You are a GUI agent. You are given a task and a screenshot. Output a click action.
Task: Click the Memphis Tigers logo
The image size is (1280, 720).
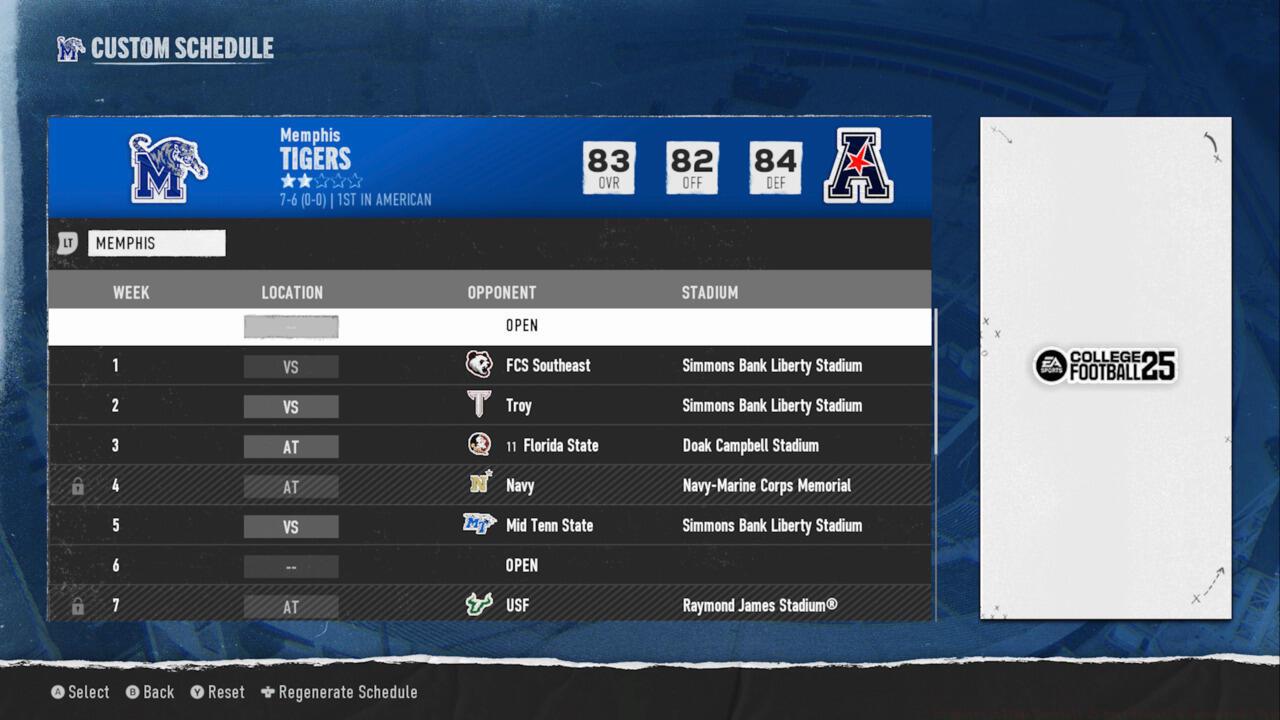pyautogui.click(x=168, y=167)
